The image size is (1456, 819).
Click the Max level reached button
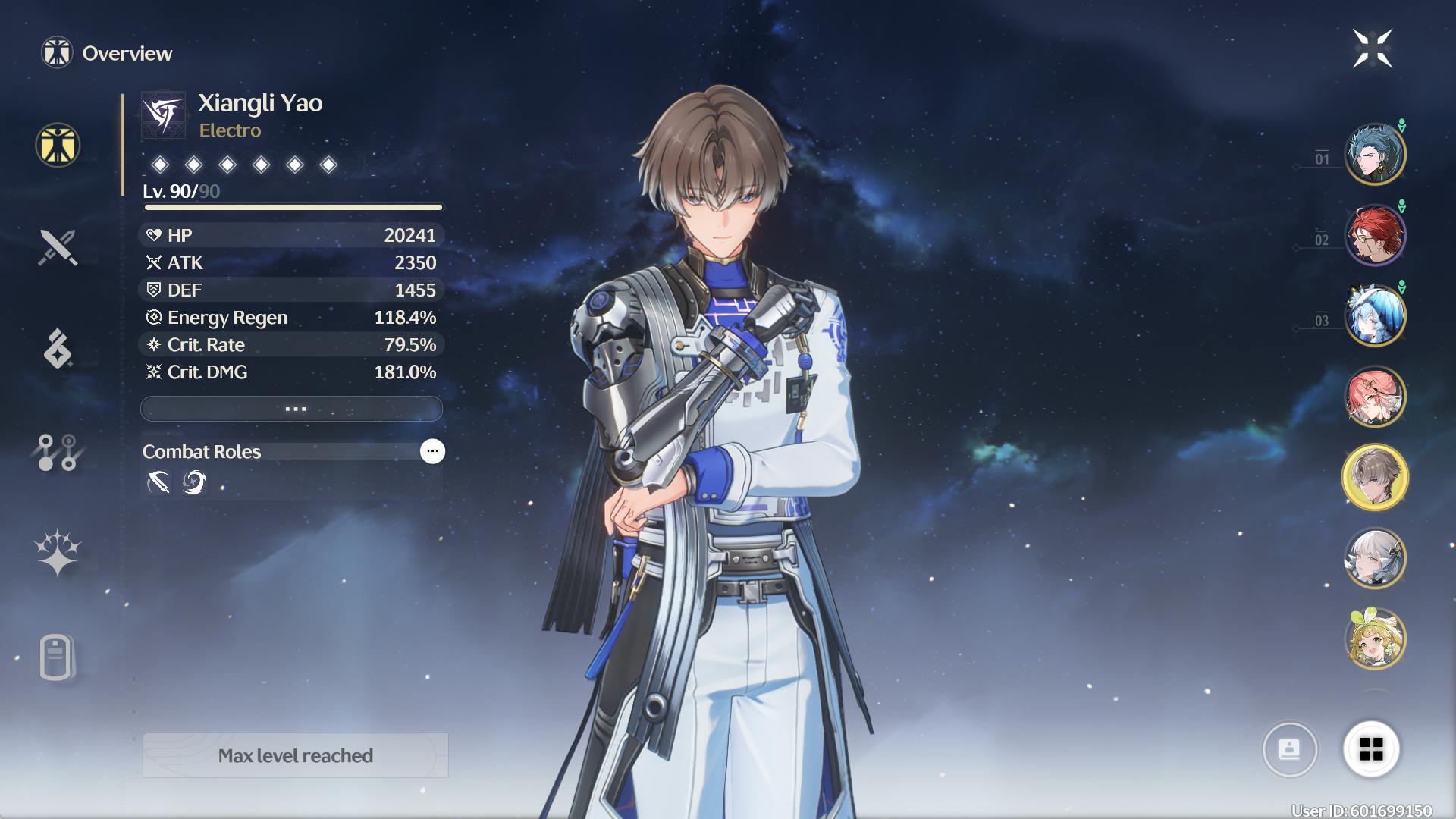296,755
